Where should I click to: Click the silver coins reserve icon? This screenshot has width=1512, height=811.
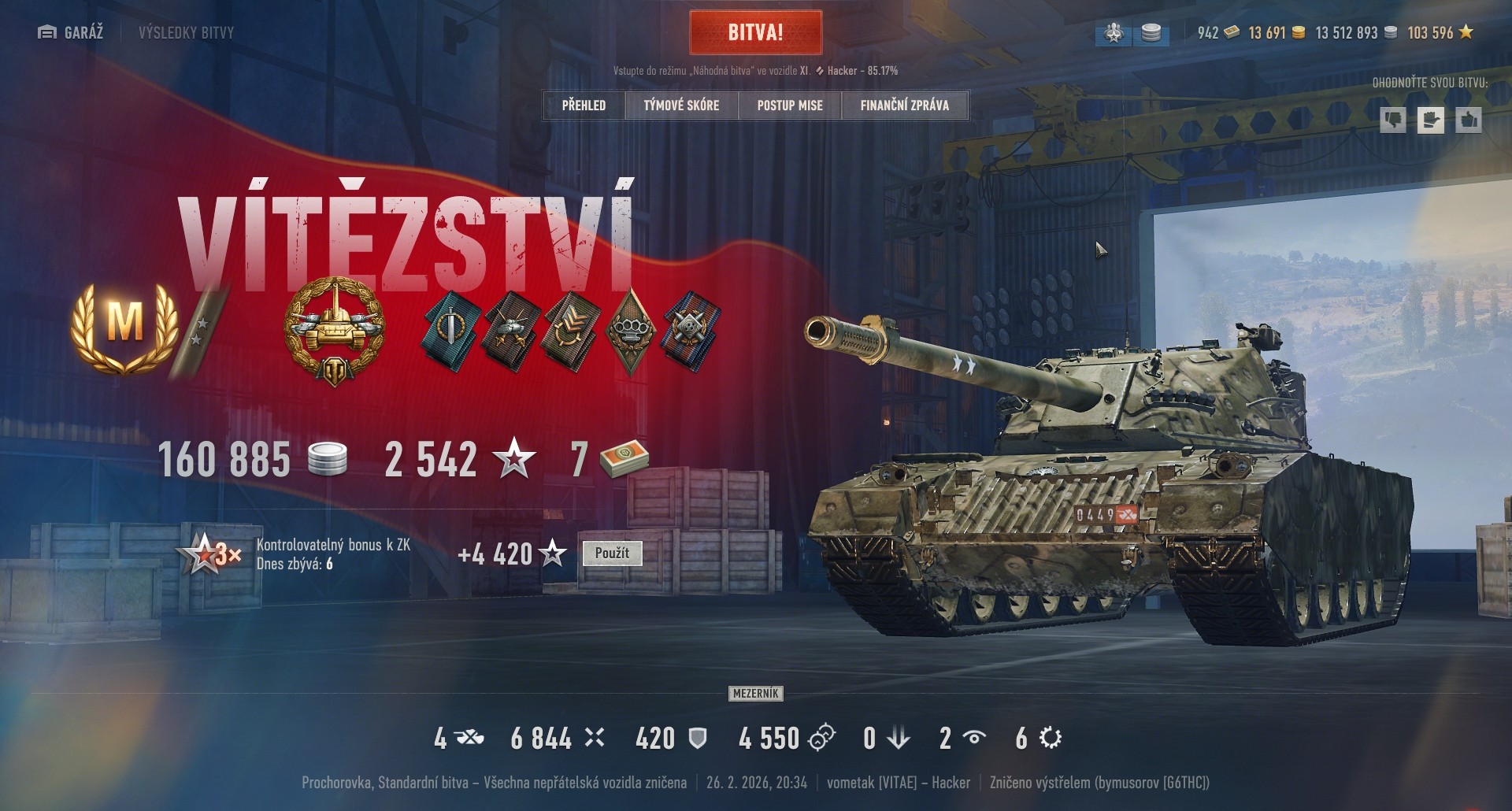pyautogui.click(x=1151, y=33)
